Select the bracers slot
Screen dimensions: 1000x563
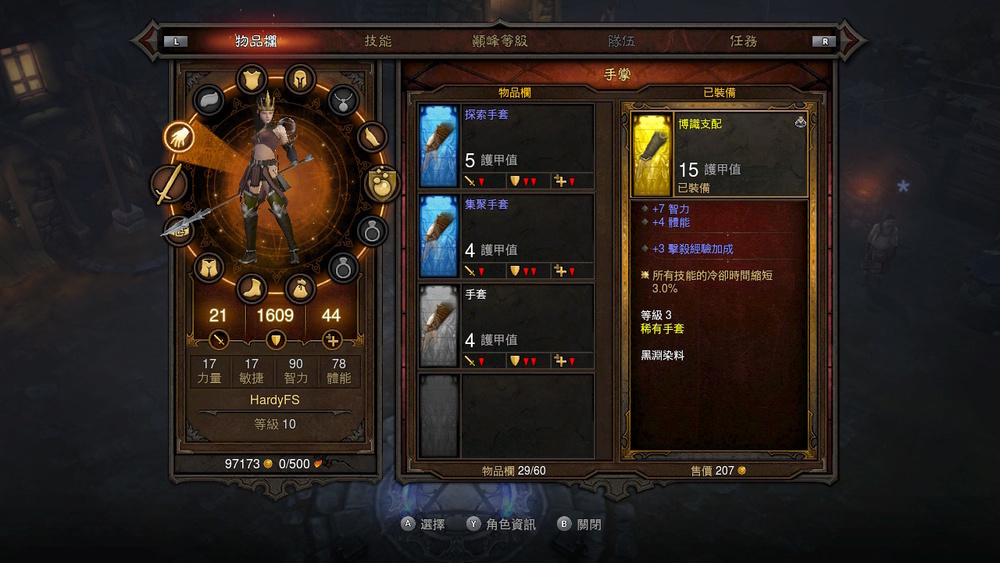[371, 137]
